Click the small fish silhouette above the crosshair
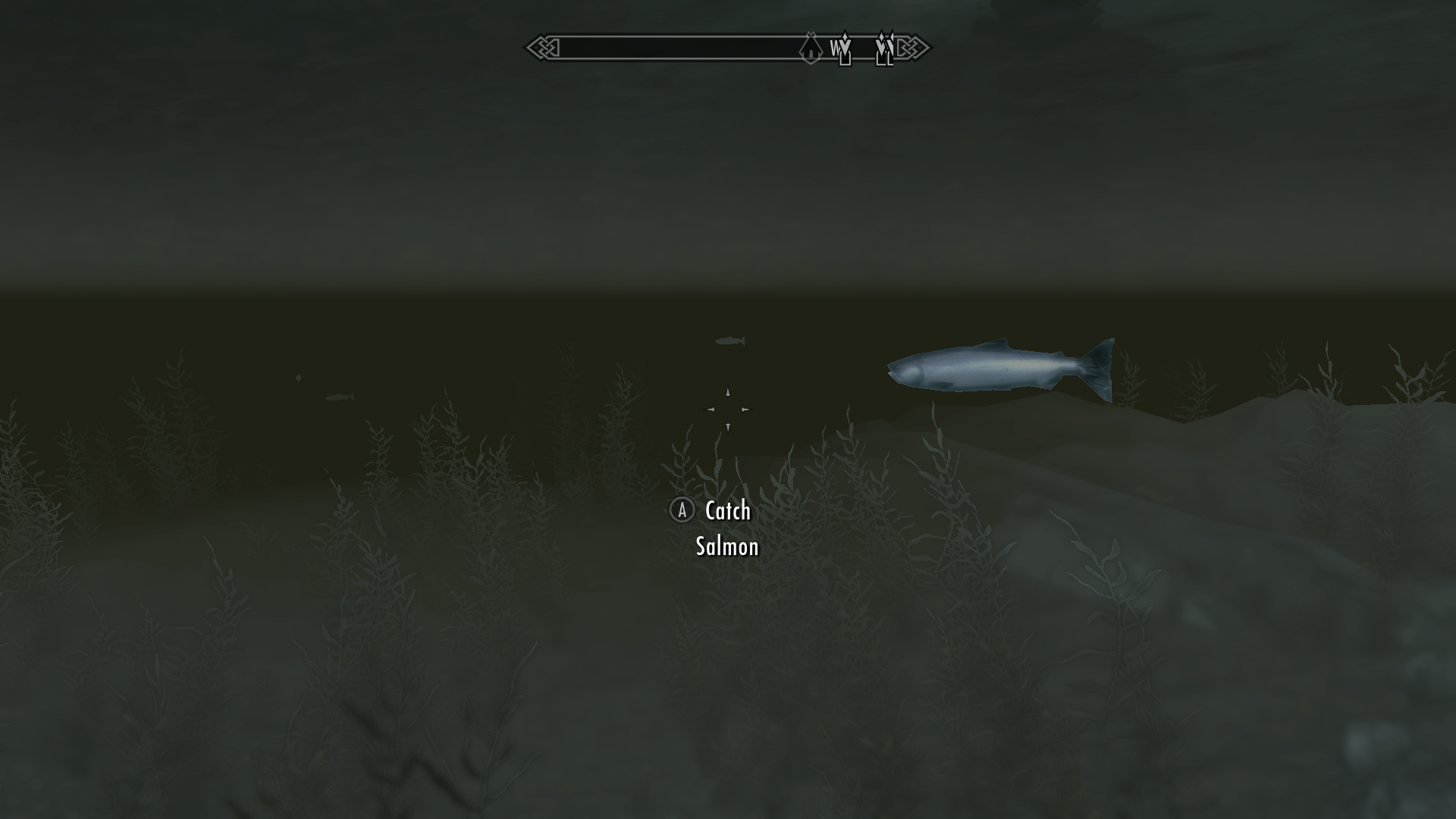1456x819 pixels. click(x=731, y=340)
